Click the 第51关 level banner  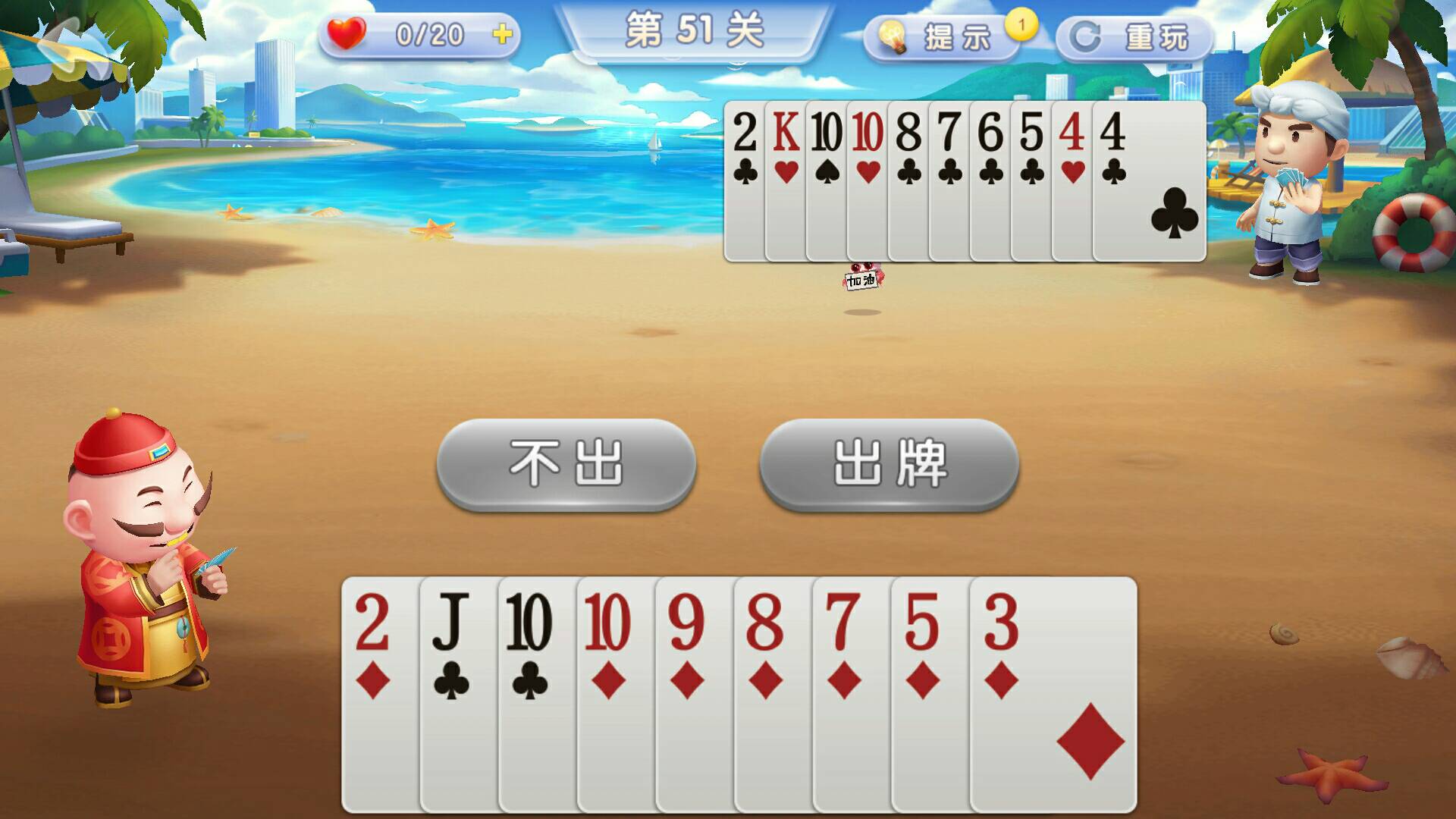click(x=694, y=30)
